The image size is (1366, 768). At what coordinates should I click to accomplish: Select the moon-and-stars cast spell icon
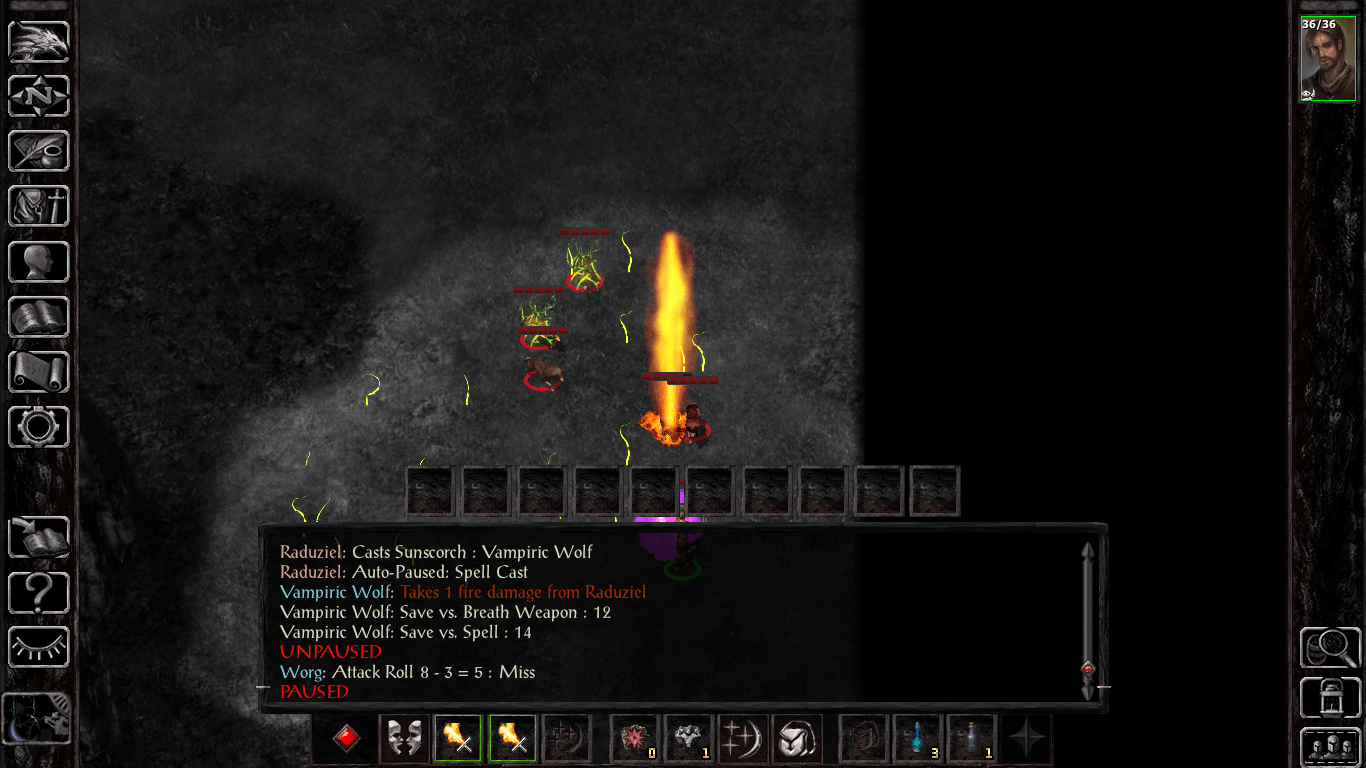click(x=743, y=738)
